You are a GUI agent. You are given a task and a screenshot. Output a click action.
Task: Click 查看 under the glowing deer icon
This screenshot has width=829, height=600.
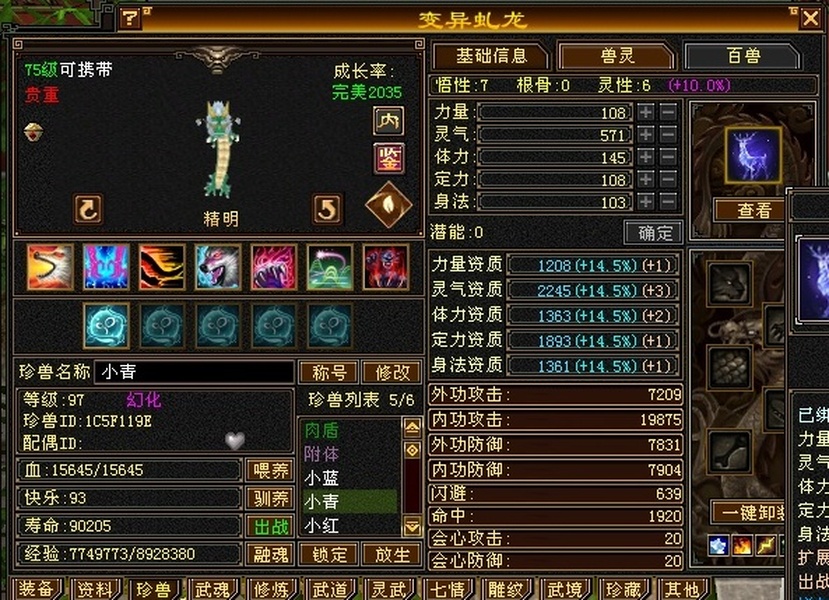pos(754,210)
